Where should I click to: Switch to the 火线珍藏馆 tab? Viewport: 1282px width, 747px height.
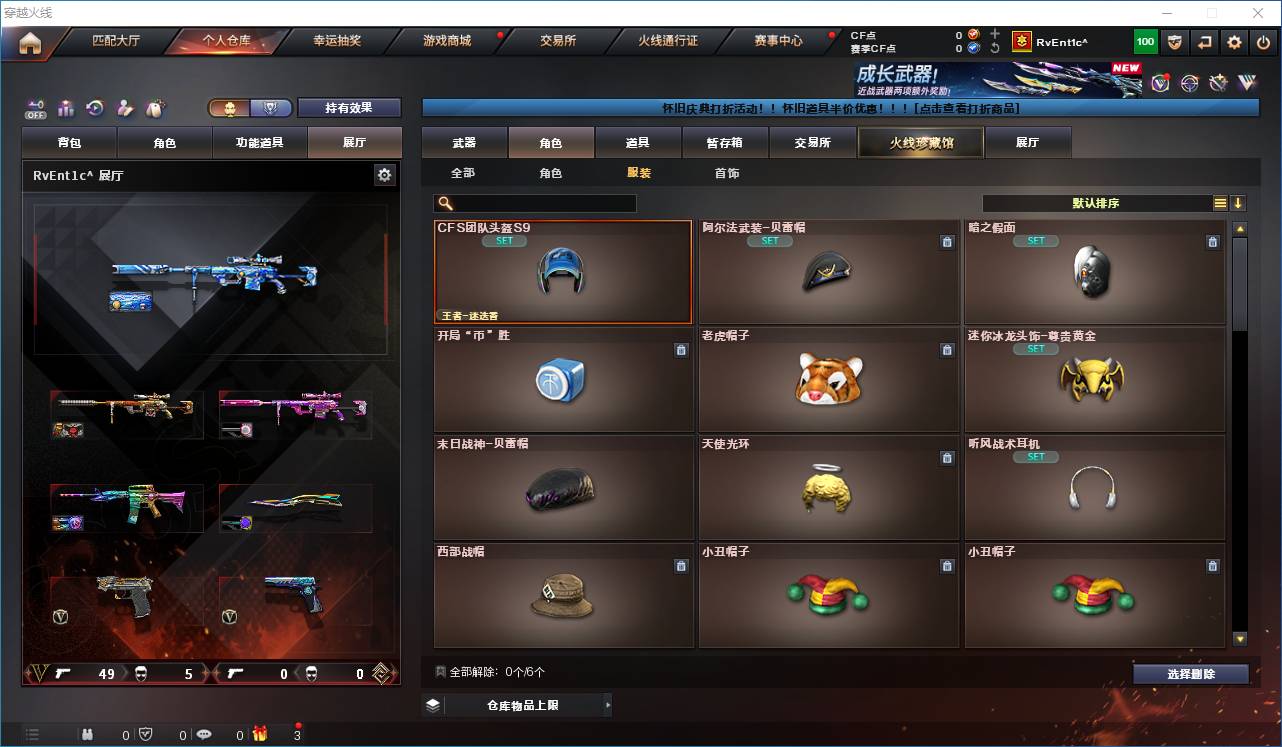pyautogui.click(x=919, y=142)
